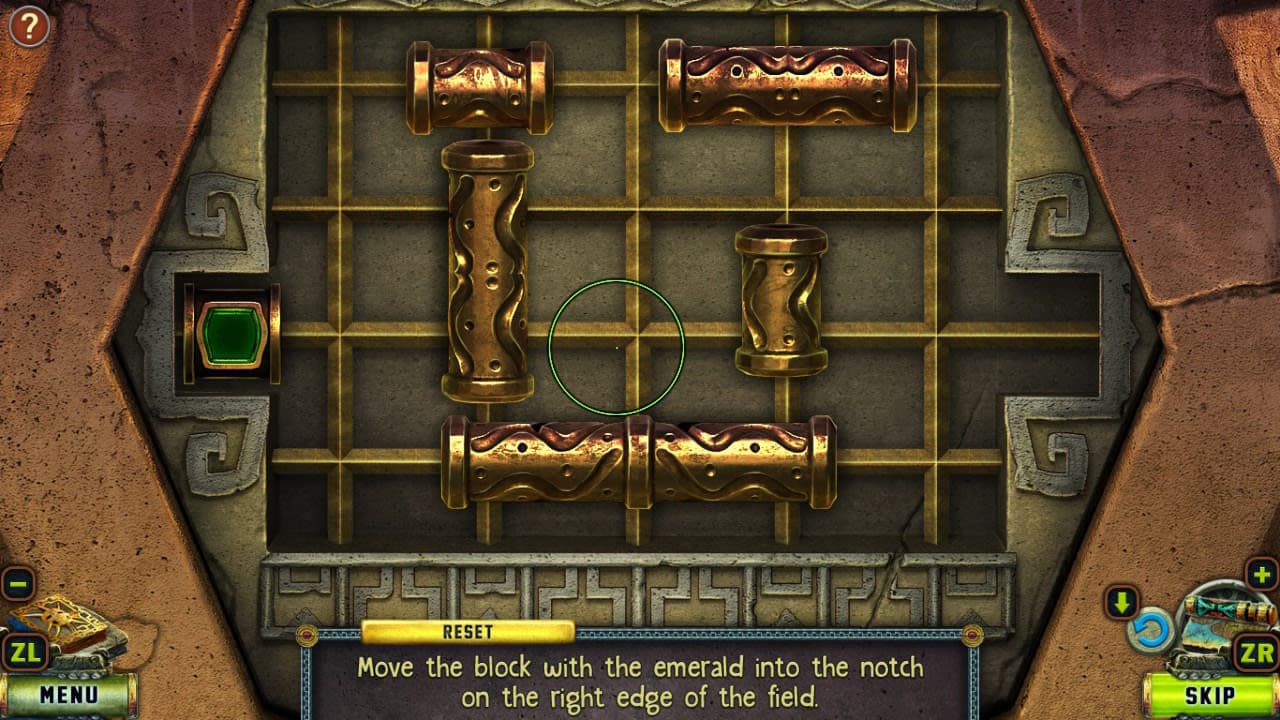
Task: Click the green down arrow icon
Action: click(x=1122, y=602)
